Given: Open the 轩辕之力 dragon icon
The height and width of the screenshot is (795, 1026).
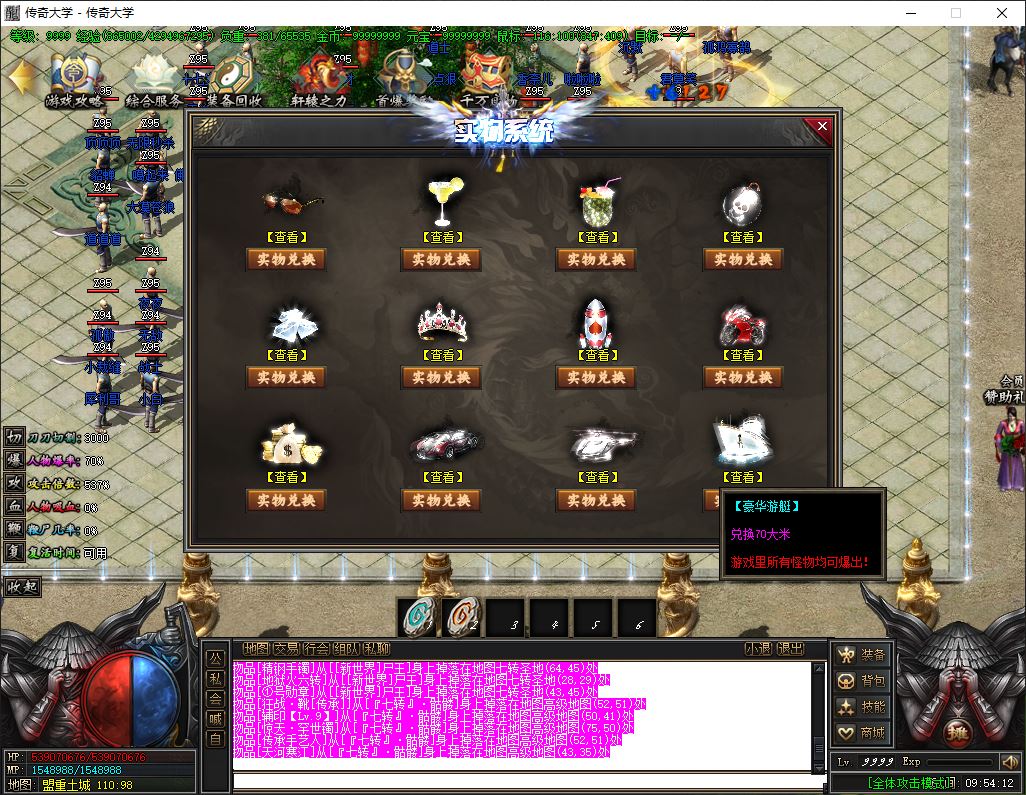Looking at the screenshot, I should [x=319, y=80].
